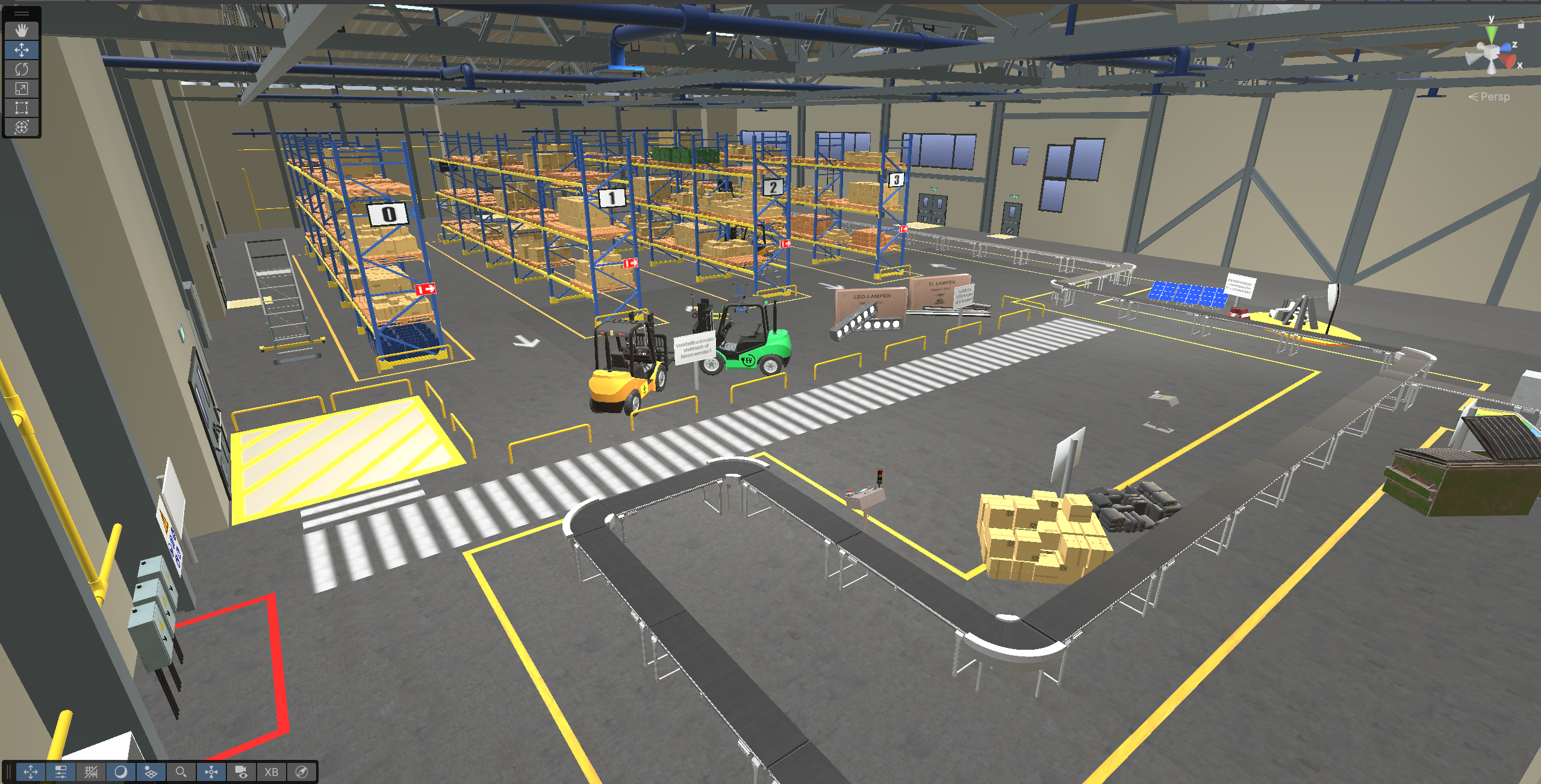
Task: Toggle the grid lines button
Action: pos(91,772)
